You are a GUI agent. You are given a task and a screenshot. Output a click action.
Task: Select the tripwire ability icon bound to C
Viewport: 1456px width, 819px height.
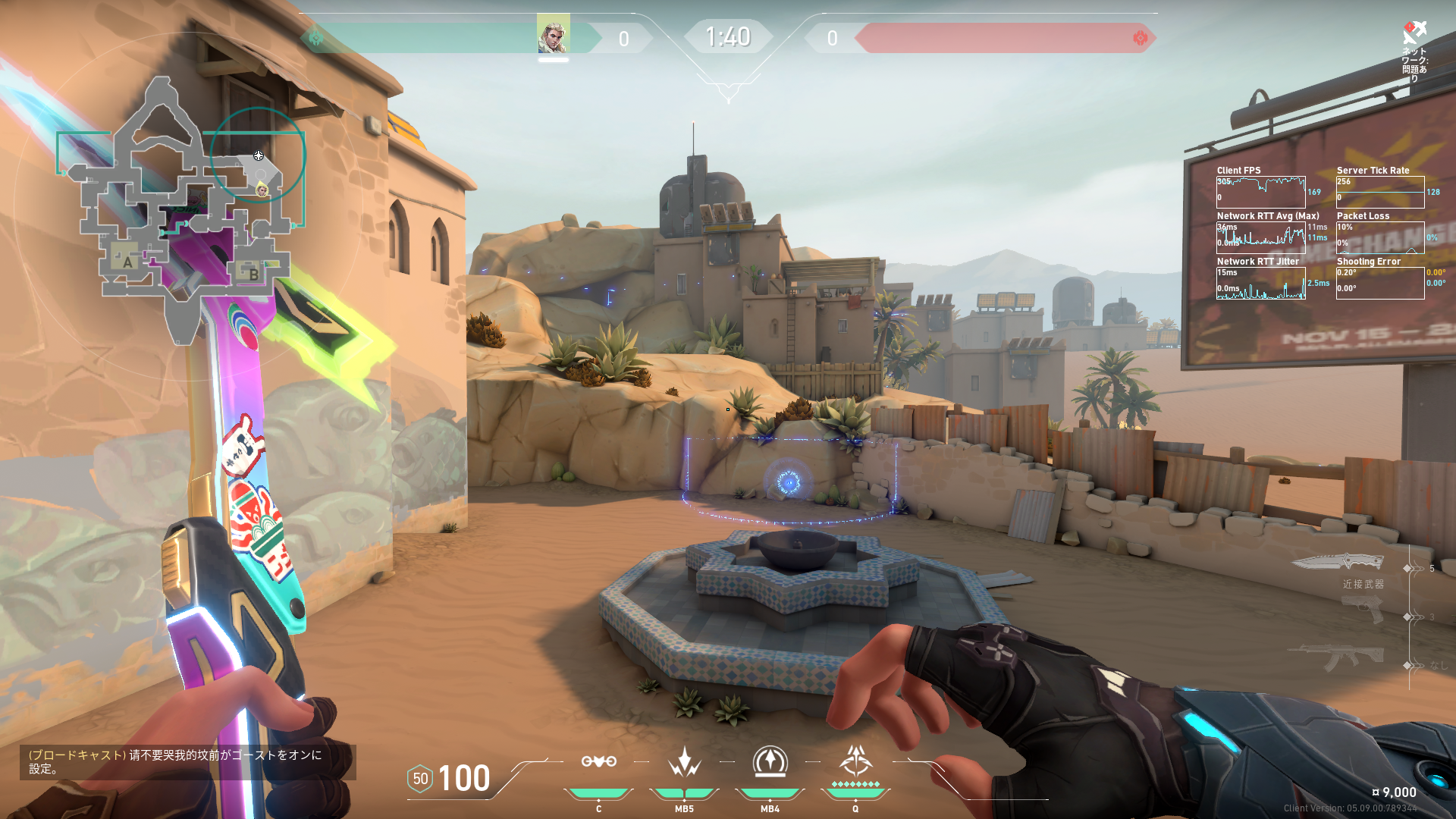(x=598, y=761)
